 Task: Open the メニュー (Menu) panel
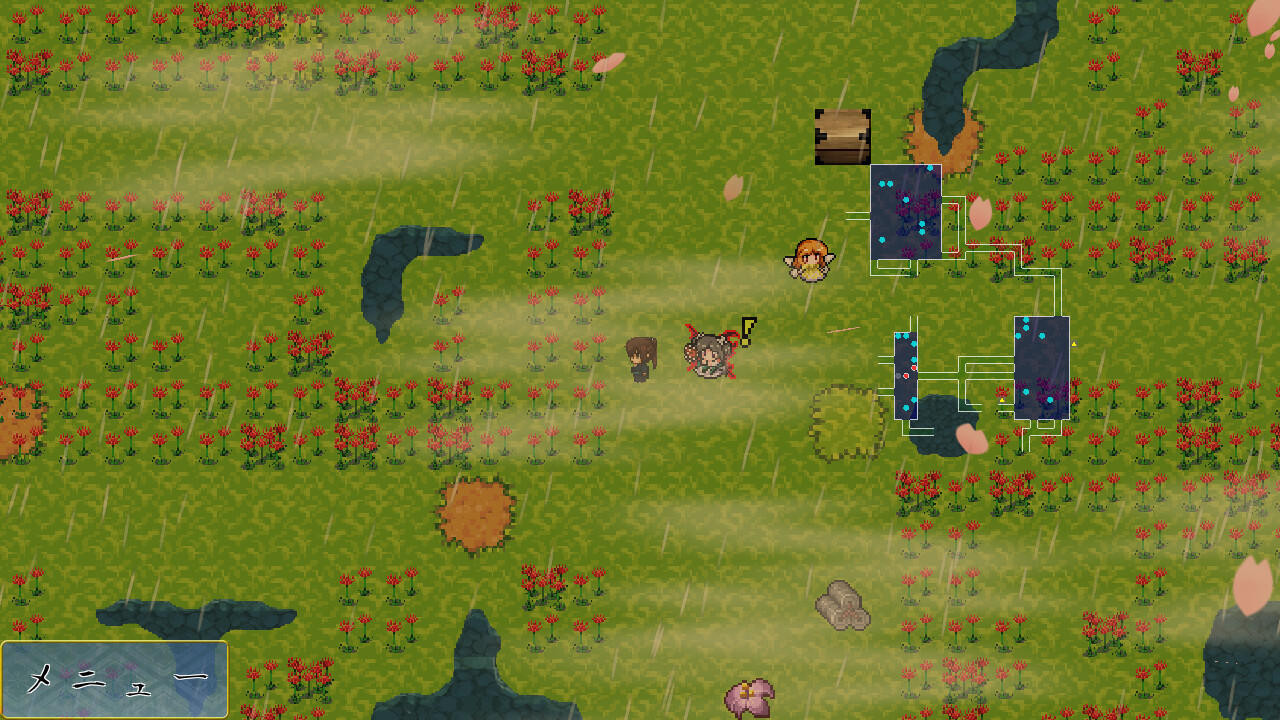(x=113, y=677)
